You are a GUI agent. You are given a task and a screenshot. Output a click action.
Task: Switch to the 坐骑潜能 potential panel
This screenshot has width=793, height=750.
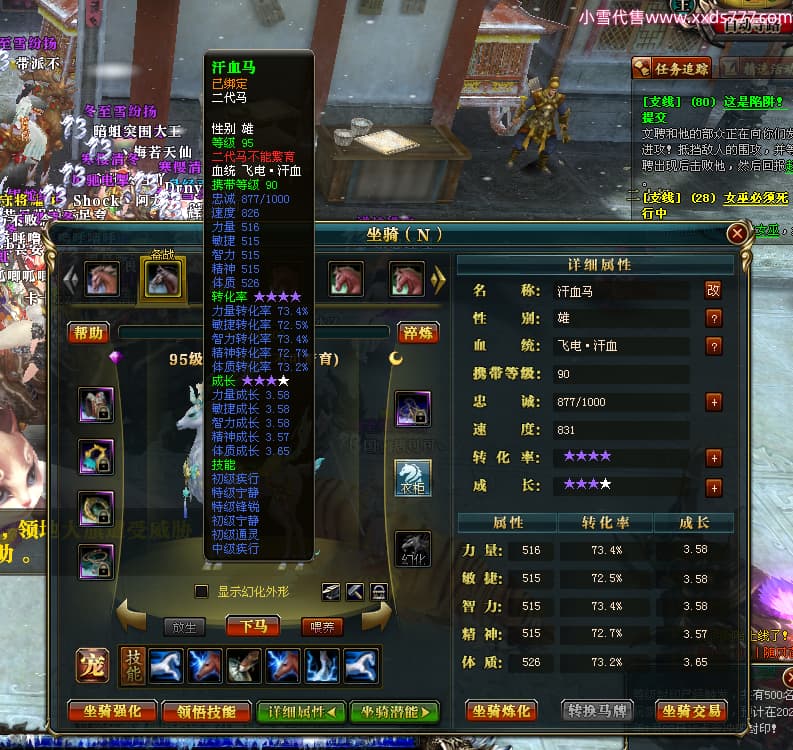click(x=394, y=712)
